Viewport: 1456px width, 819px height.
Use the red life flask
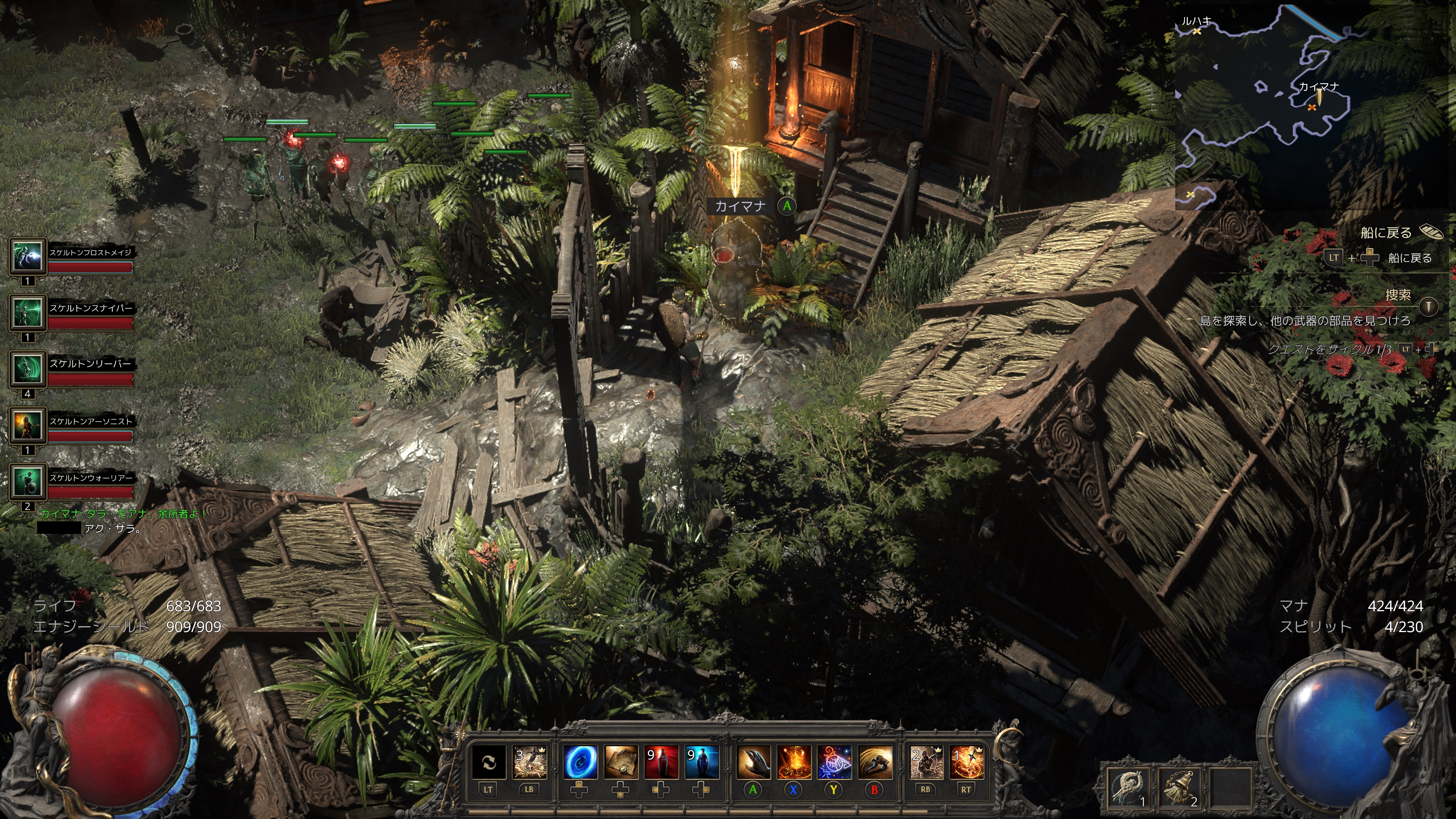661,762
